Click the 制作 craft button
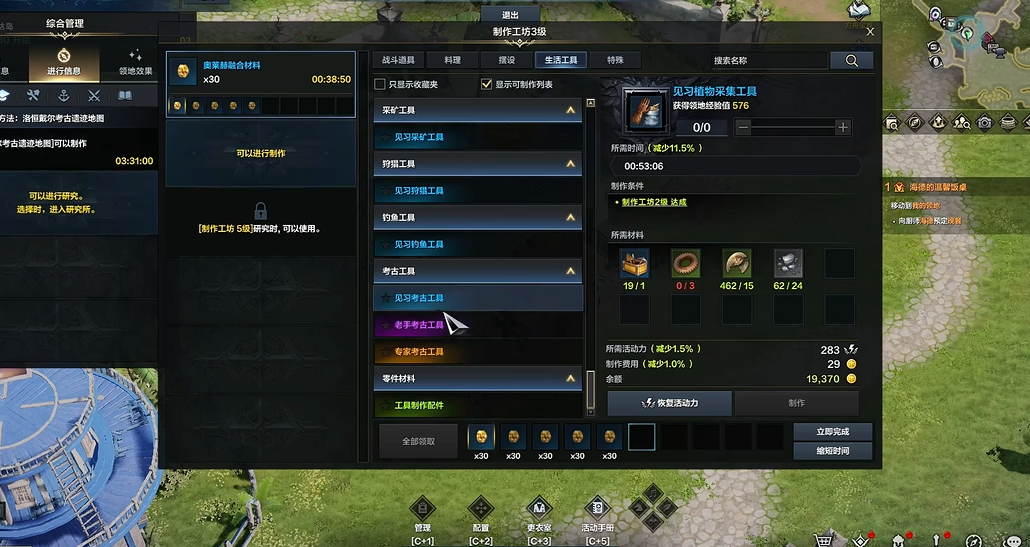1030x547 pixels. tap(796, 403)
